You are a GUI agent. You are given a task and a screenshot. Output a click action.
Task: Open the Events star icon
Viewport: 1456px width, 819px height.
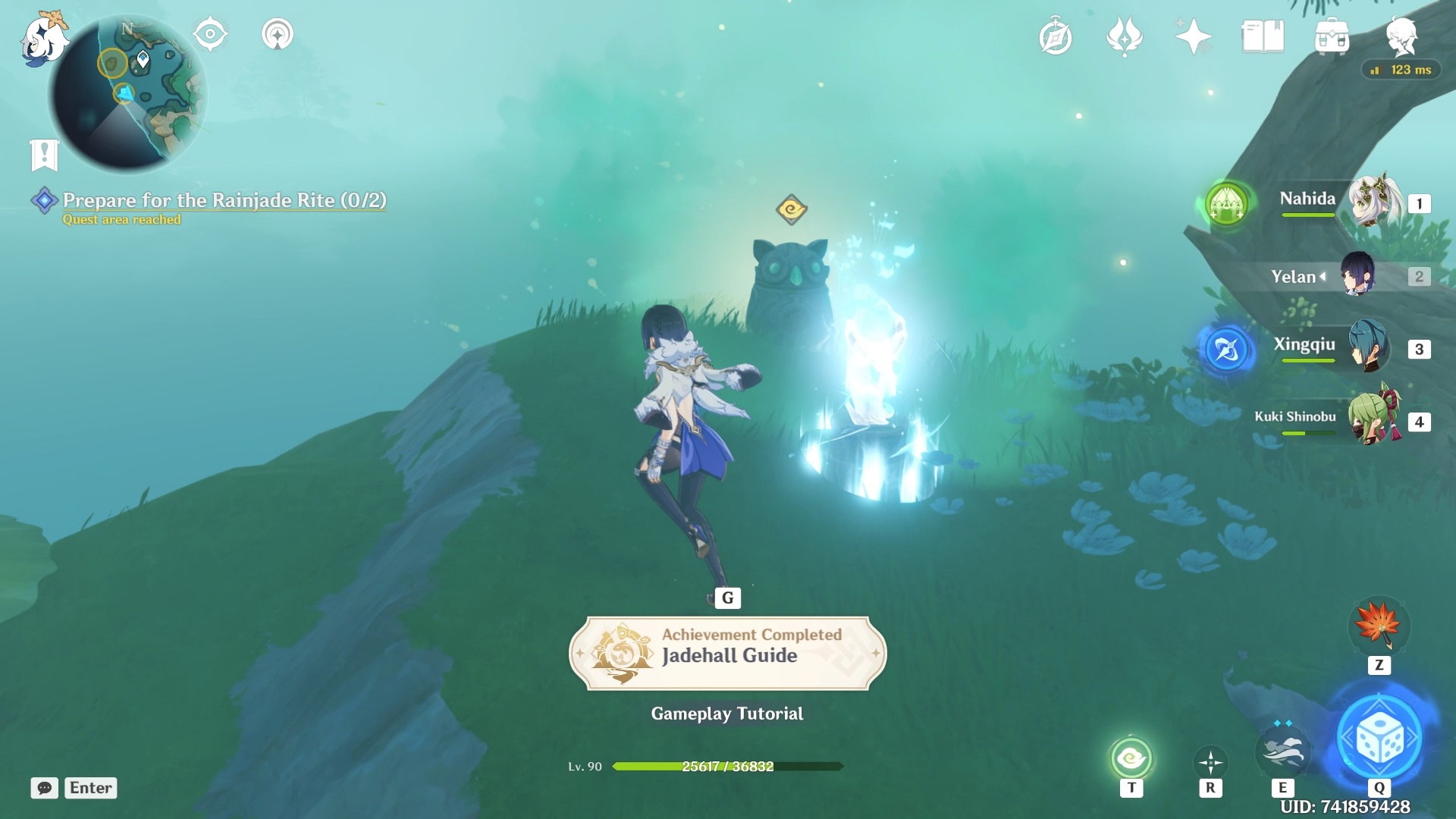[1193, 34]
